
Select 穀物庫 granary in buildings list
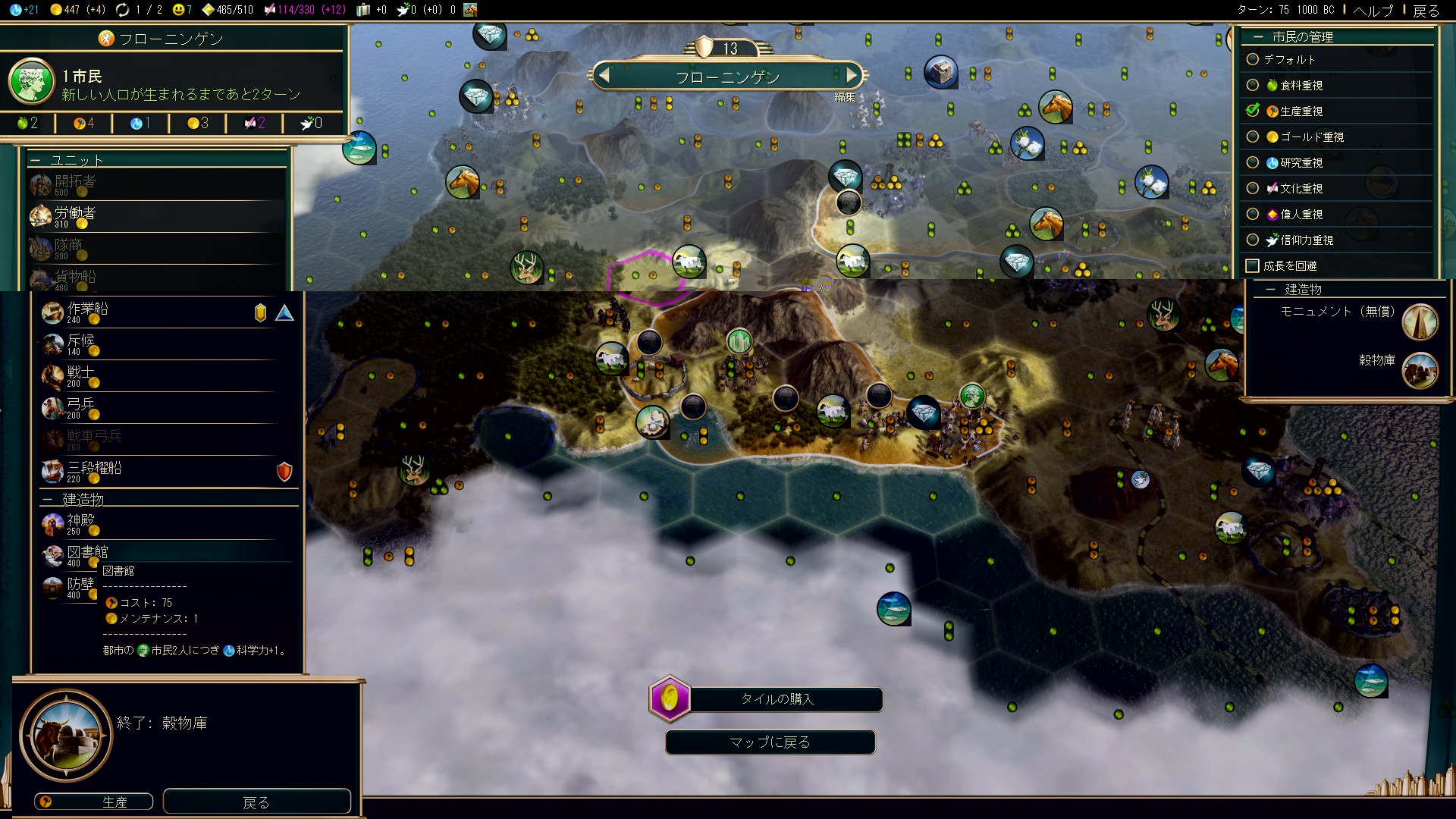tap(1376, 361)
